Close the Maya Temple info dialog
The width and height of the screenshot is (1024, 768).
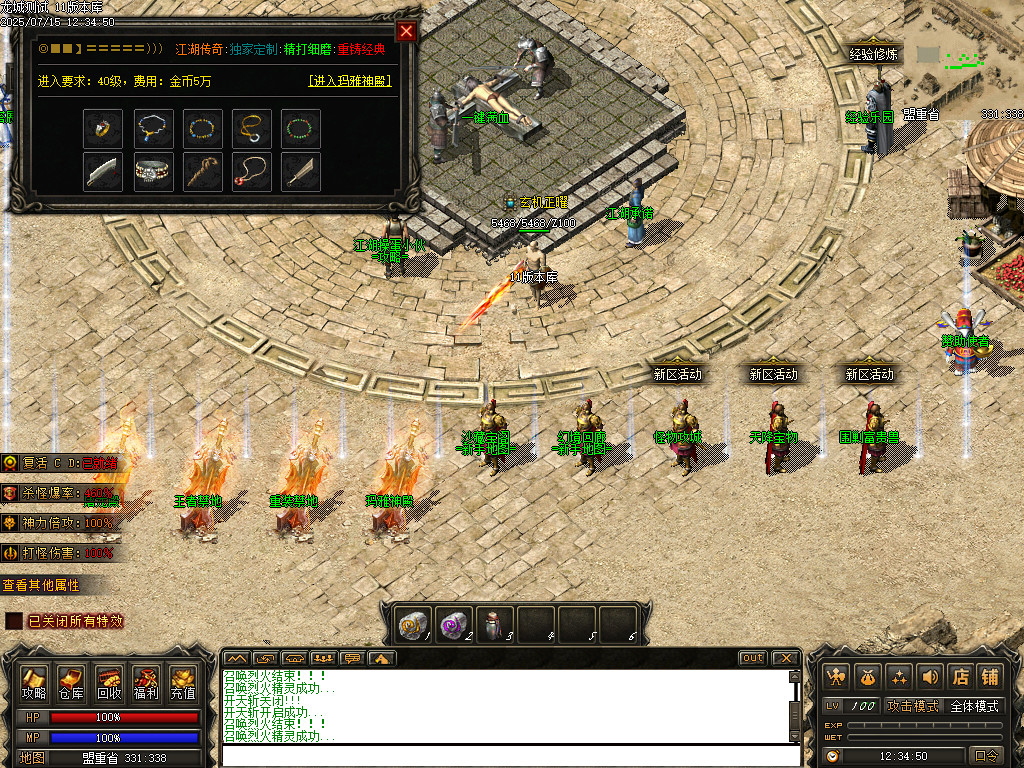[x=406, y=31]
